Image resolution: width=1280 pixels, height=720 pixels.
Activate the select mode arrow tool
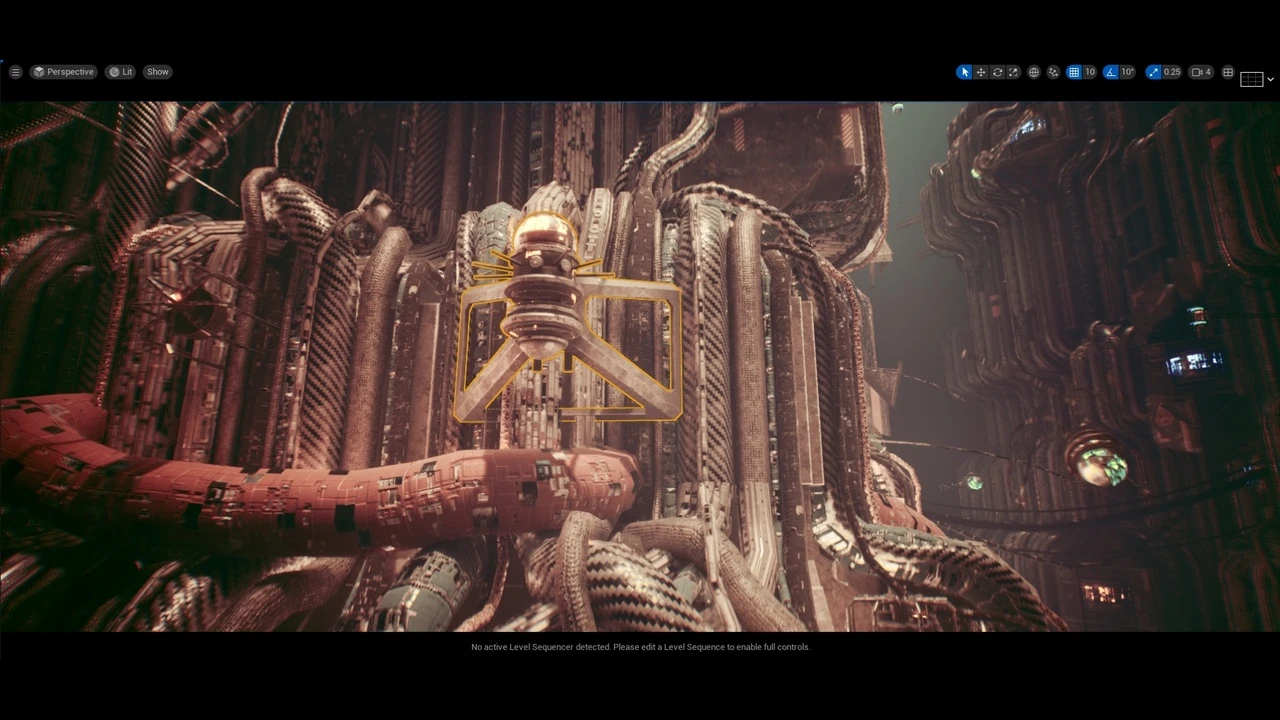point(964,72)
